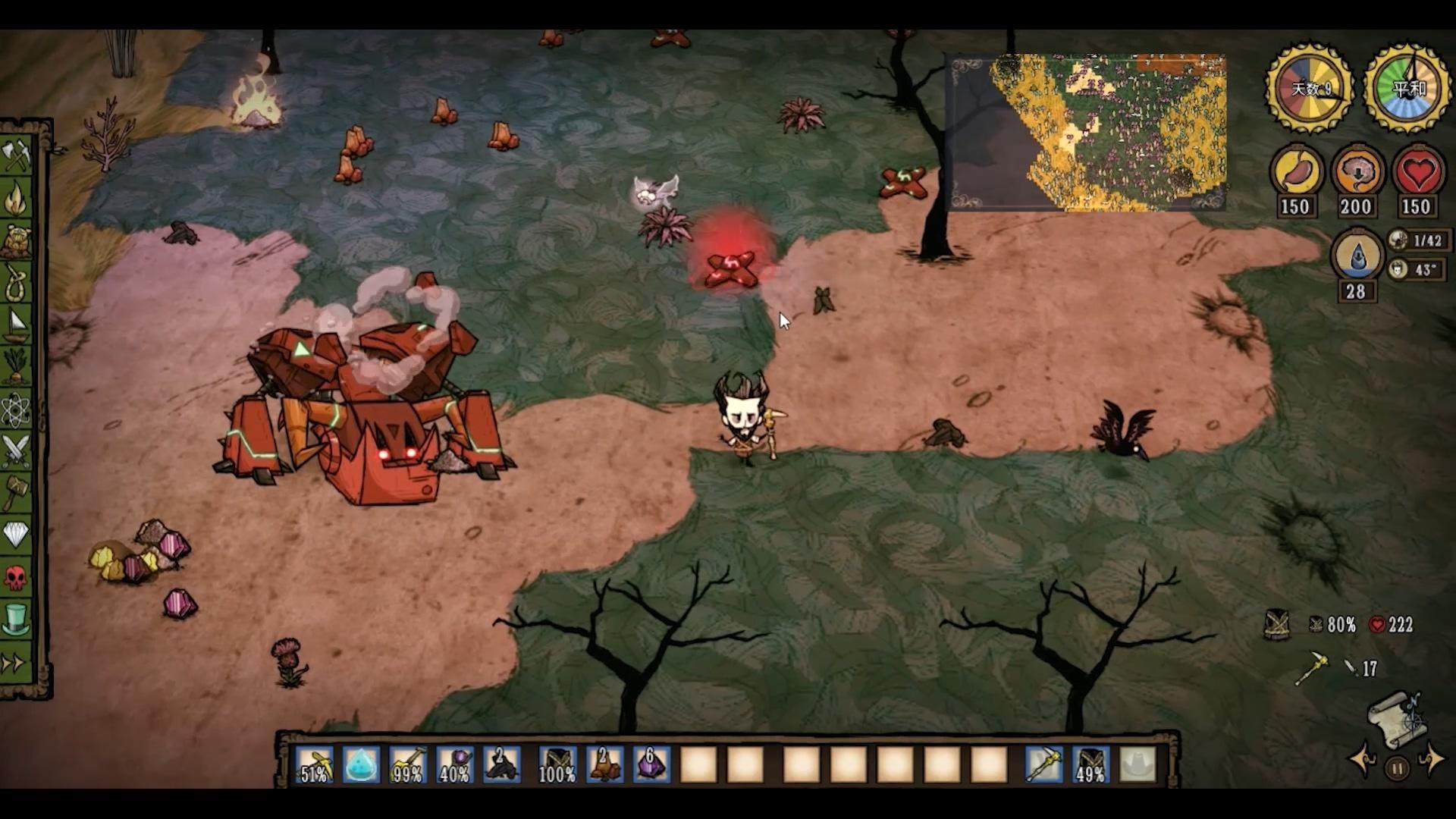This screenshot has width=1456, height=819.
Task: Open the hammer Structures tab
Action: pyautogui.click(x=17, y=493)
